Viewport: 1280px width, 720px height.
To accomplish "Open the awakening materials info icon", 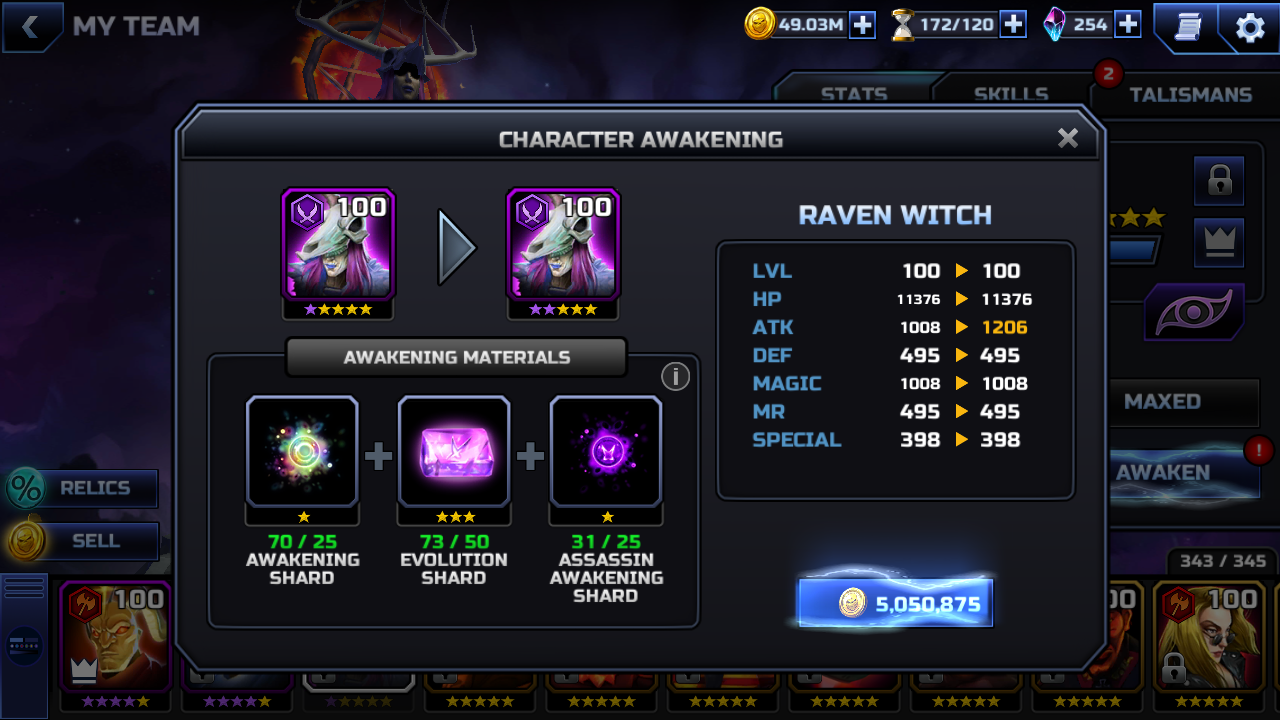I will pyautogui.click(x=676, y=376).
